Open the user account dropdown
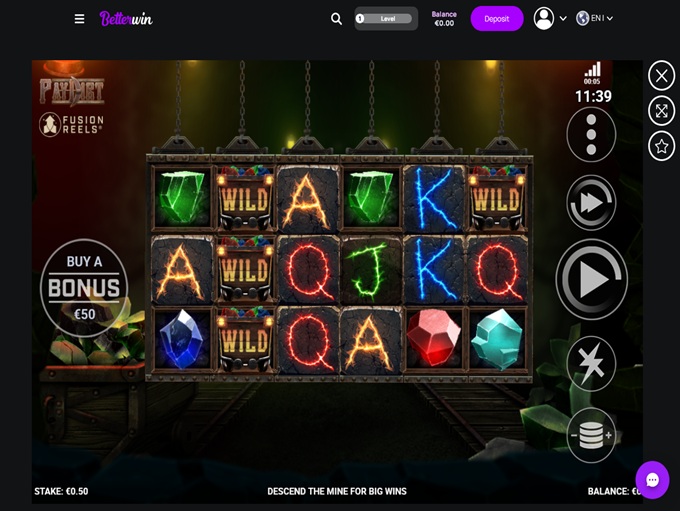Viewport: 680px width, 511px height. (549, 18)
